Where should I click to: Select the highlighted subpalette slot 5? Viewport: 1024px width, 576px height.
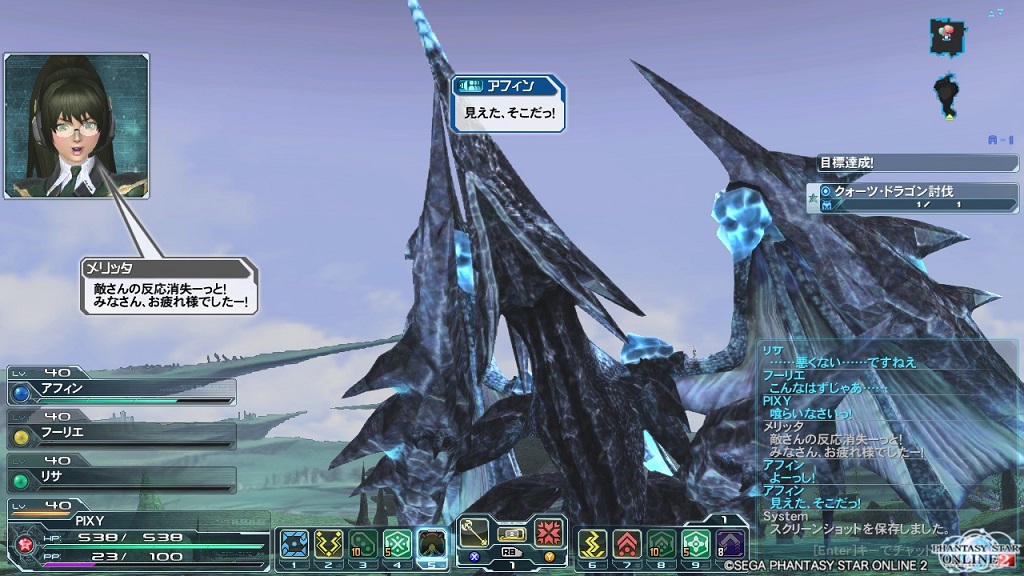pos(432,545)
